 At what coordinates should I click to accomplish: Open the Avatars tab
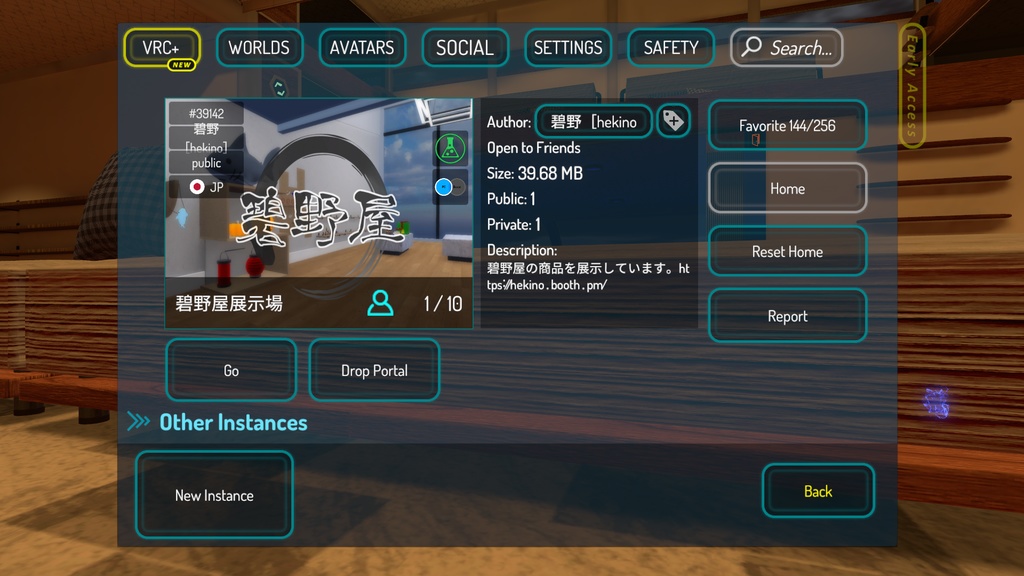[x=362, y=48]
